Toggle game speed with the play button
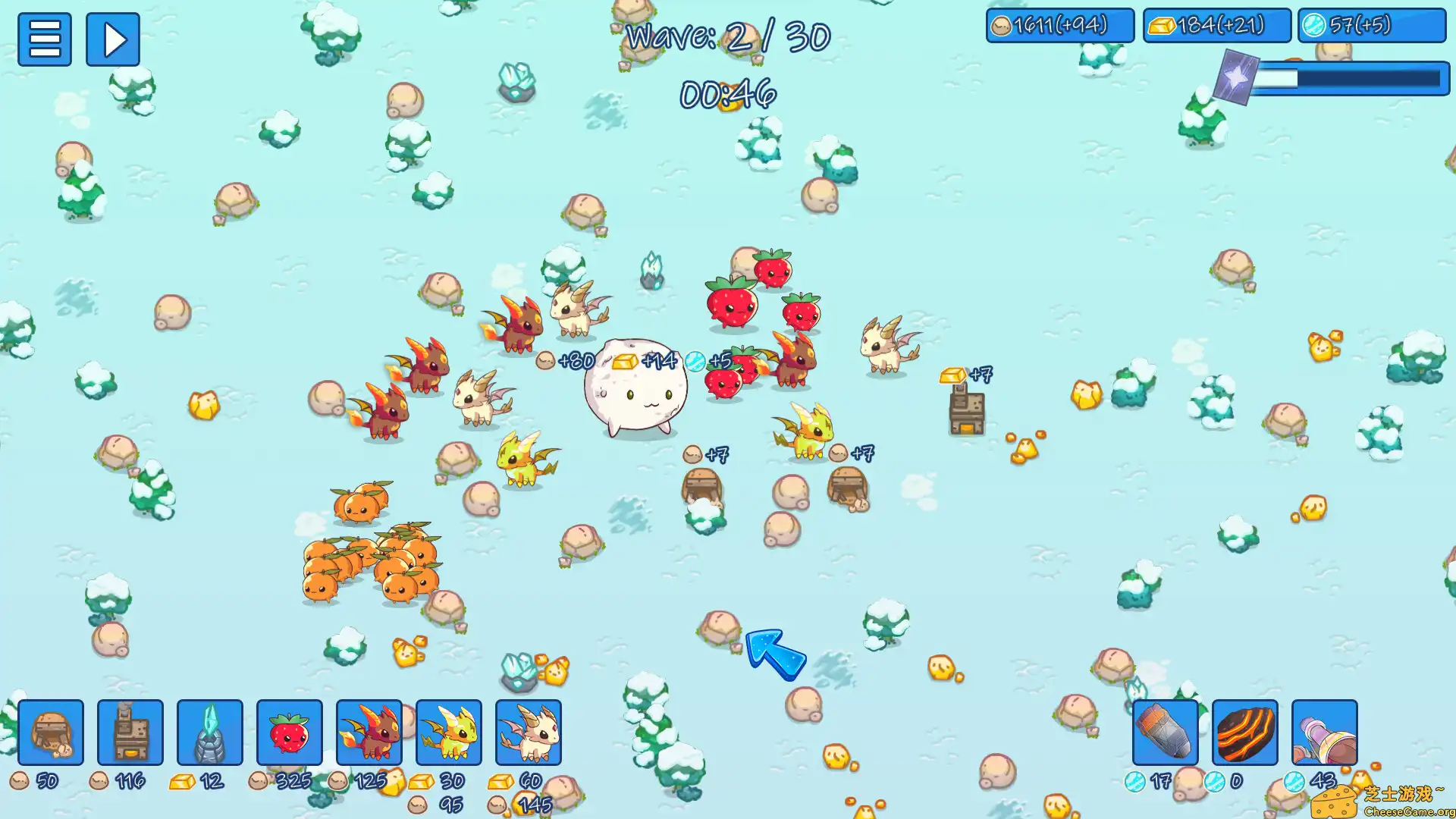 tap(112, 39)
